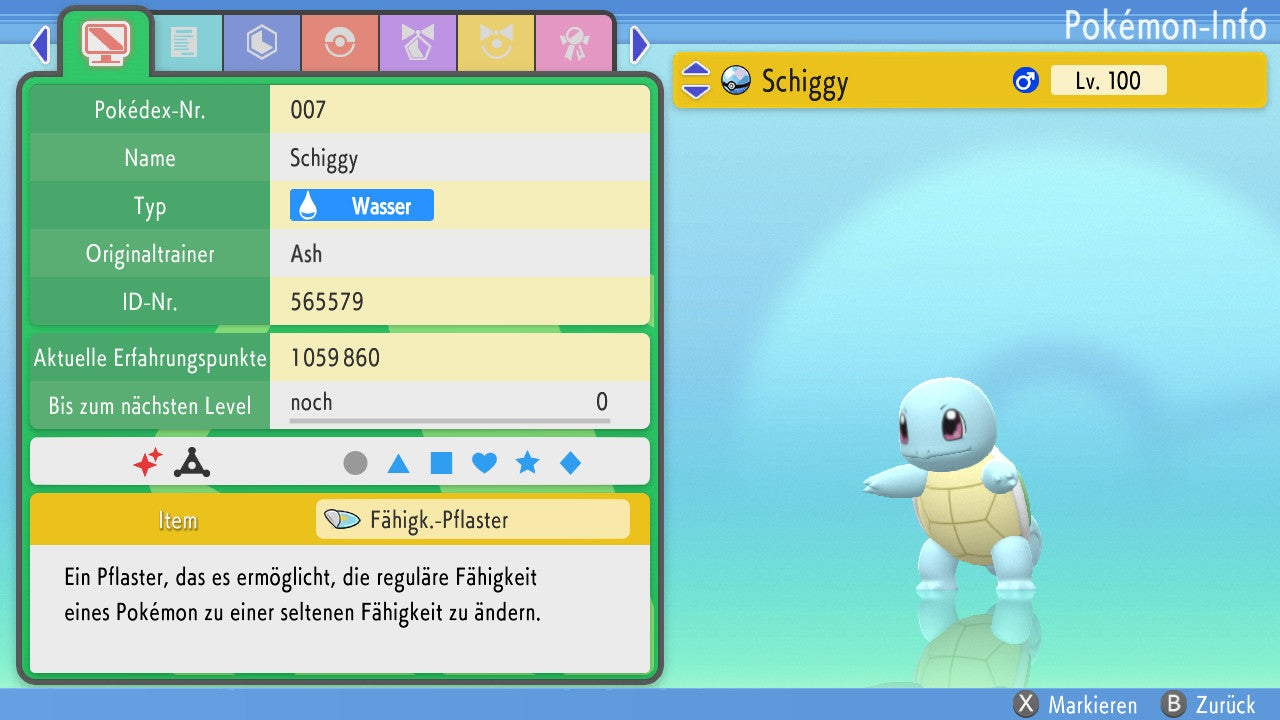This screenshot has width=1280, height=720.
Task: Toggle the star marking
Action: pyautogui.click(x=527, y=463)
